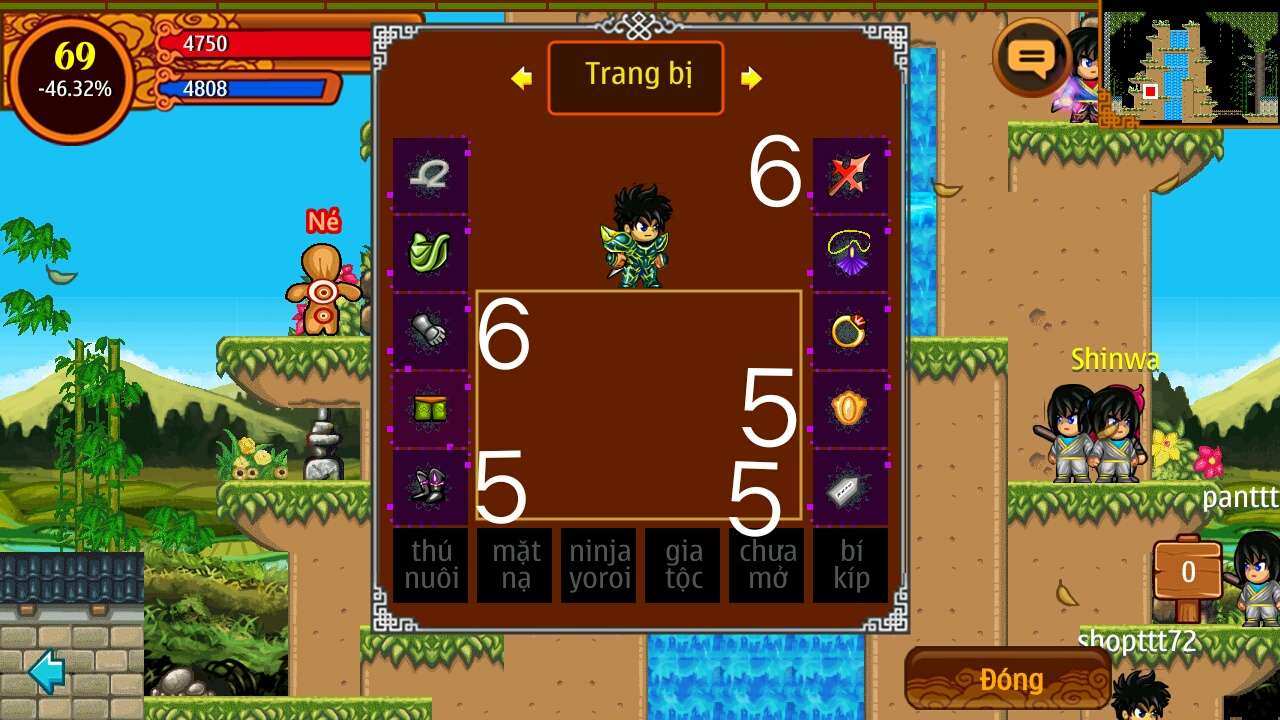This screenshot has width=1280, height=720.
Task: Select the silver talisman tag slot
Action: tap(850, 487)
